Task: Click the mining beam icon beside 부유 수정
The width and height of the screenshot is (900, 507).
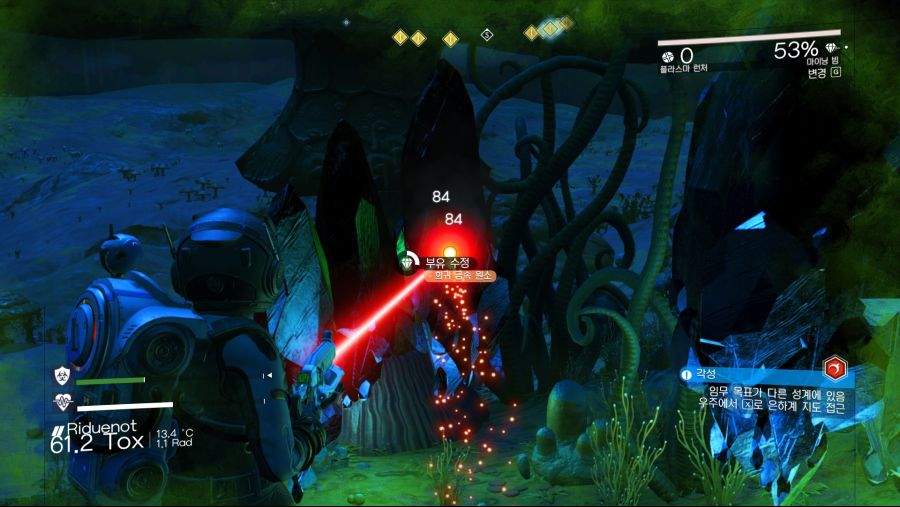Action: pos(407,263)
